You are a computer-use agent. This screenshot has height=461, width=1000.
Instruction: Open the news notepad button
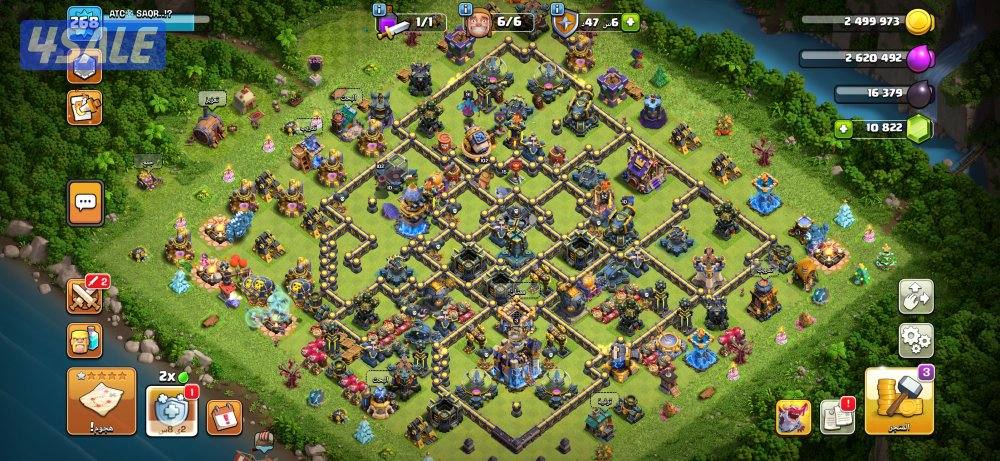click(x=836, y=416)
